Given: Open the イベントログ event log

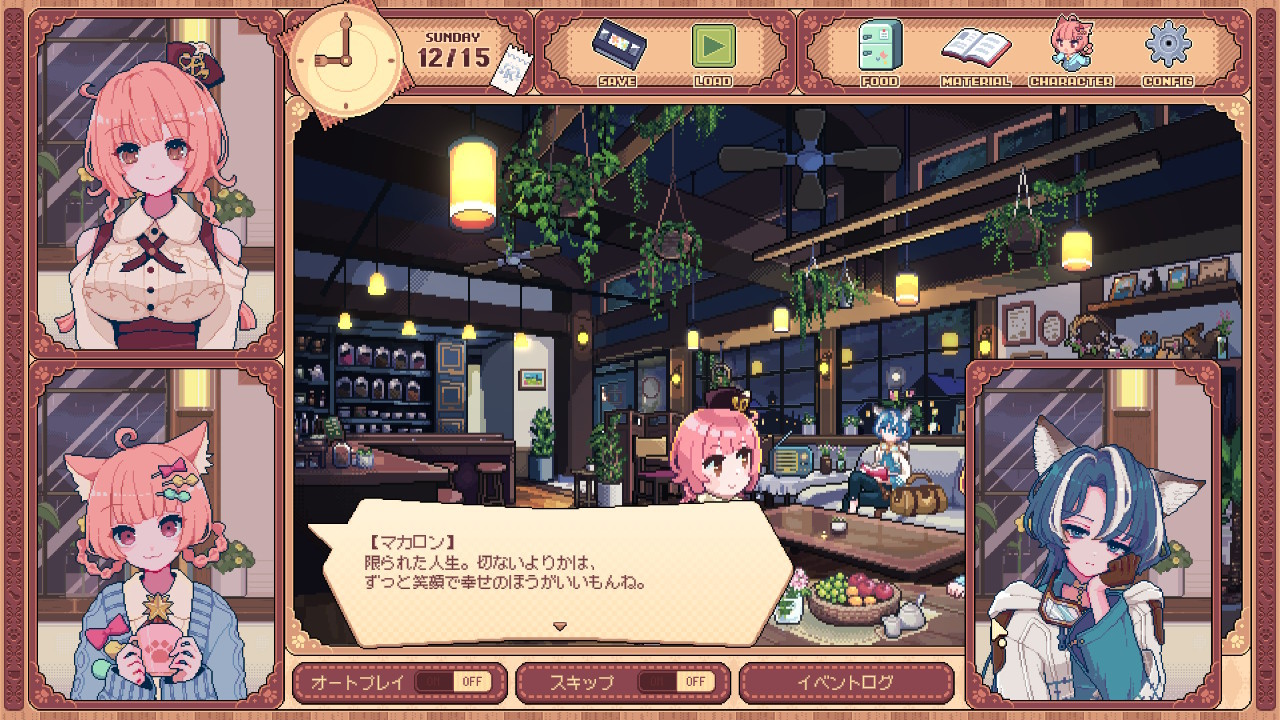Looking at the screenshot, I should pyautogui.click(x=845, y=682).
